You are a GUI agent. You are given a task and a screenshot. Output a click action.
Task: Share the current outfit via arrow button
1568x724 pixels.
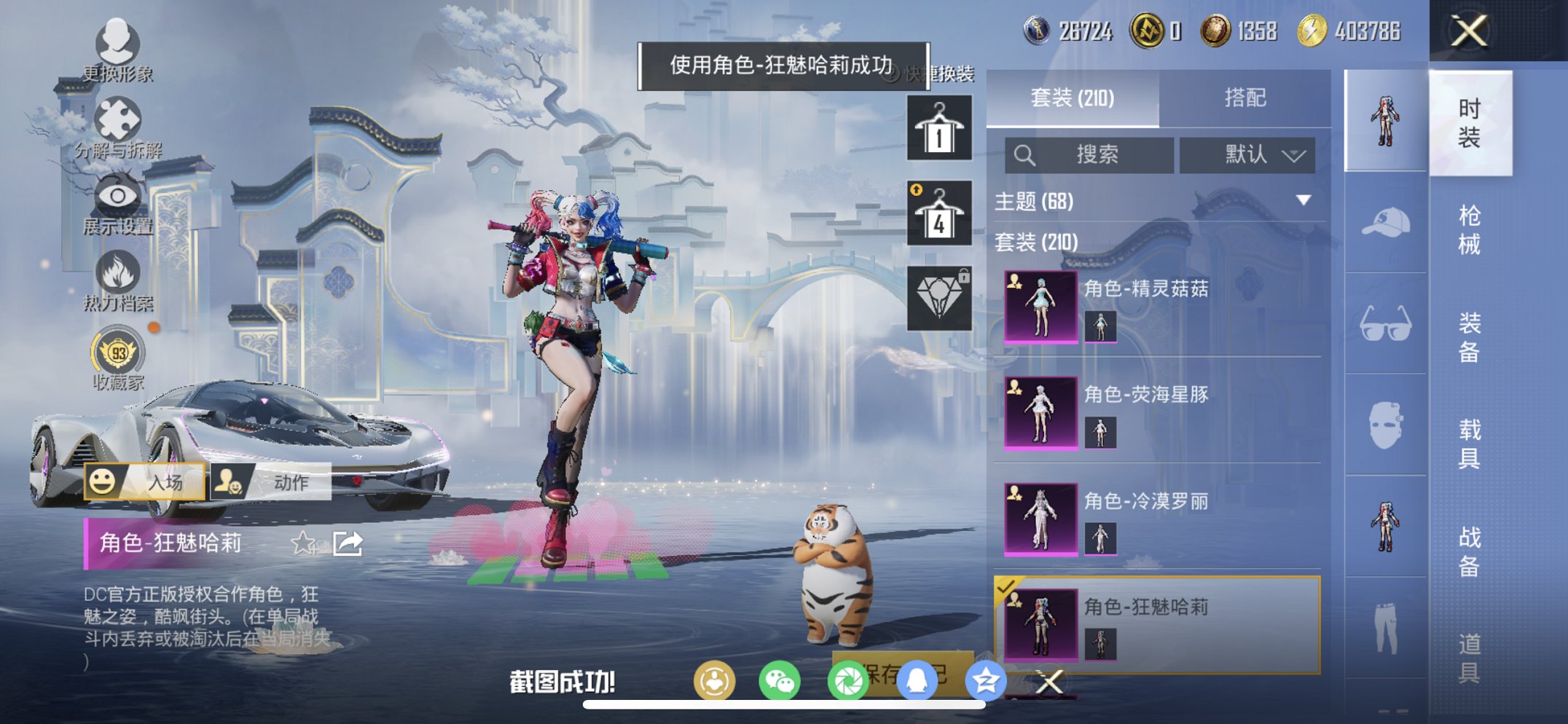[348, 542]
